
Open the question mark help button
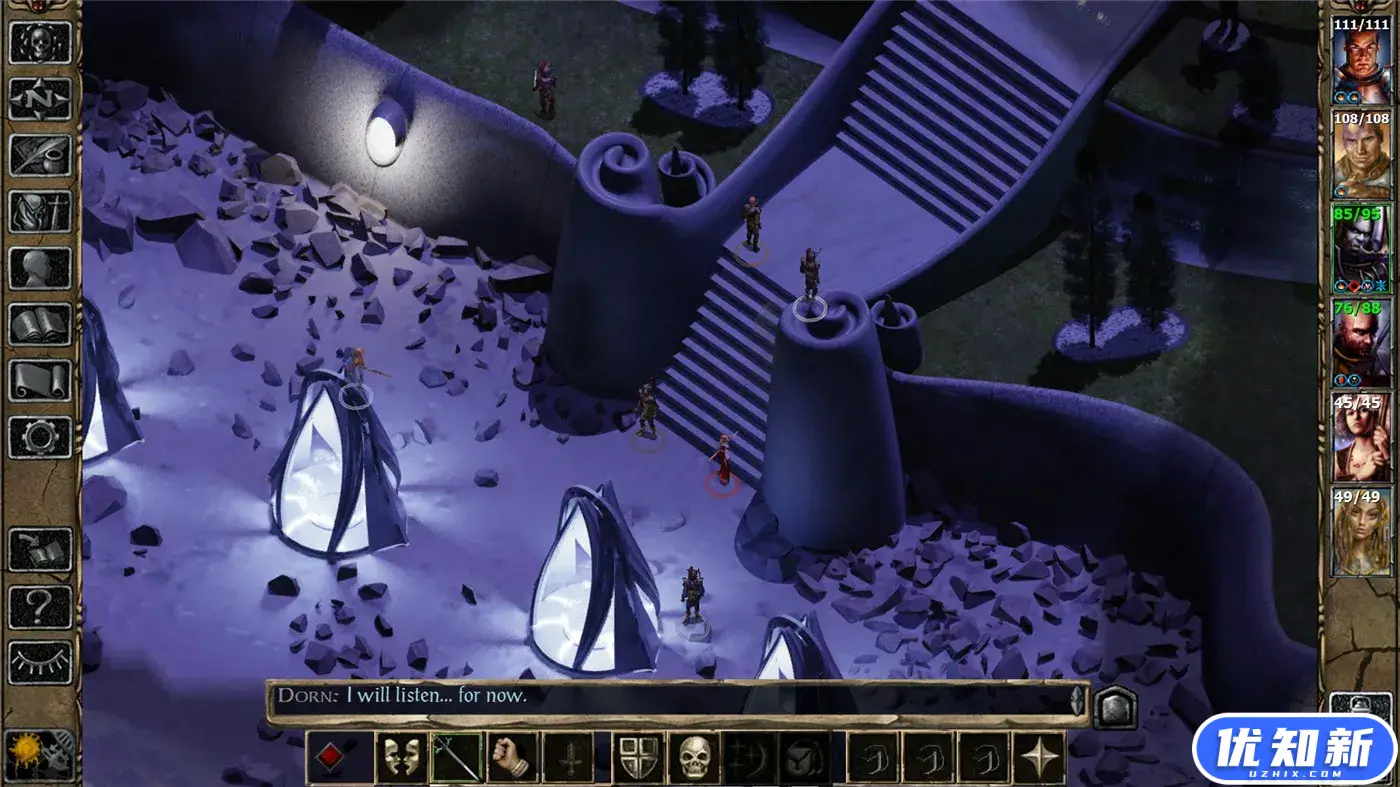pos(40,606)
